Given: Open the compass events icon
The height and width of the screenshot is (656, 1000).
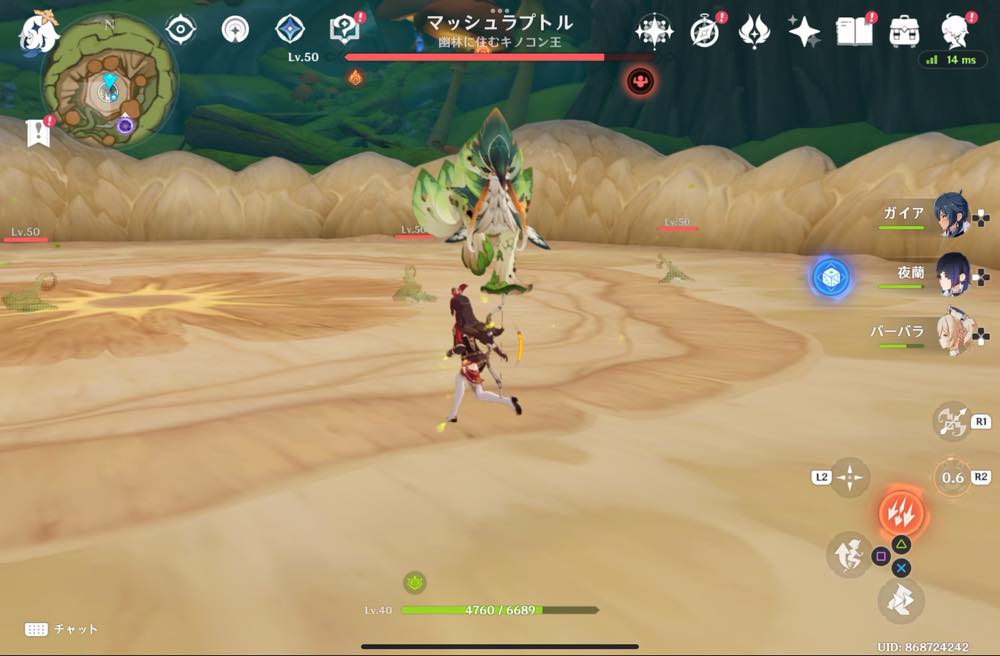Looking at the screenshot, I should (705, 32).
